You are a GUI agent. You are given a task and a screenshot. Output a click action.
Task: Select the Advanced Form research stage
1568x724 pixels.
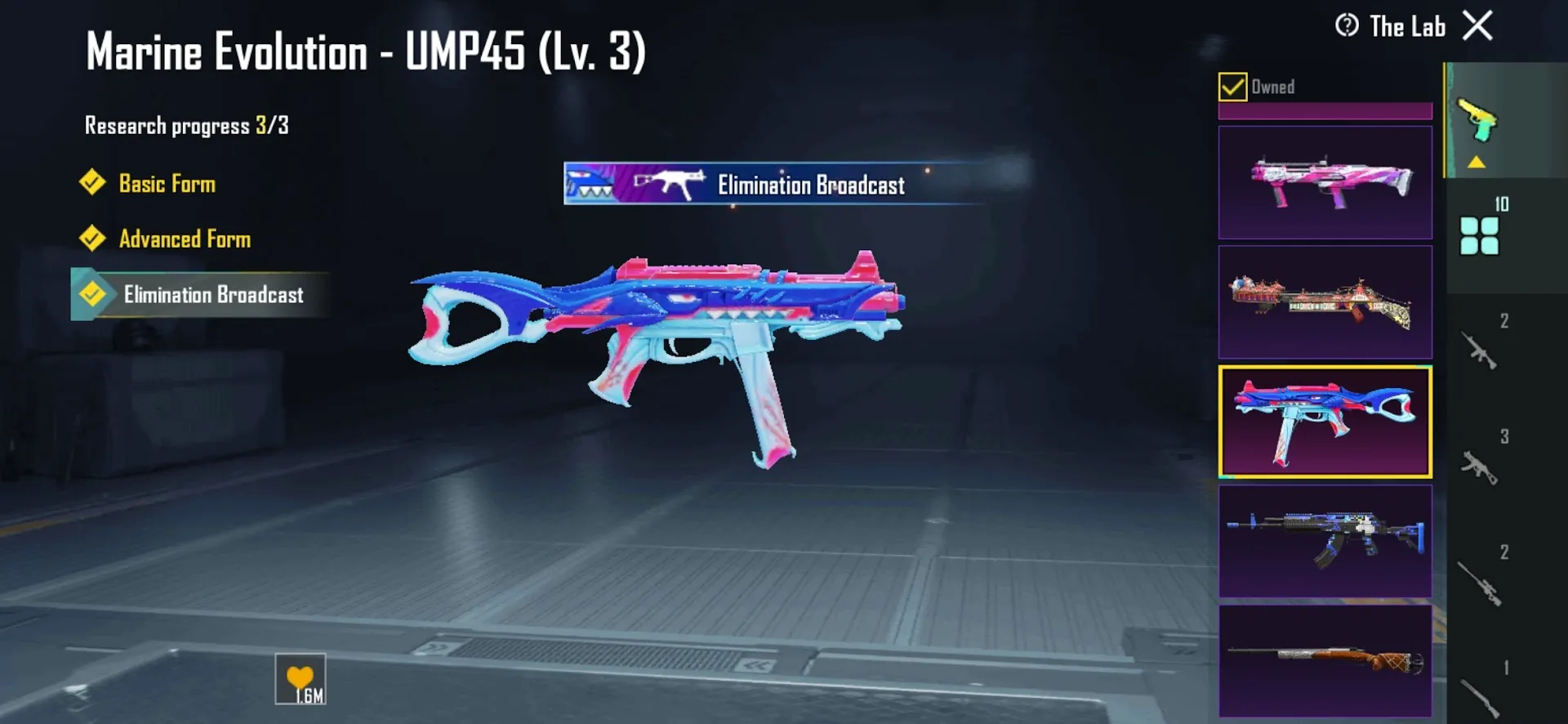click(185, 239)
